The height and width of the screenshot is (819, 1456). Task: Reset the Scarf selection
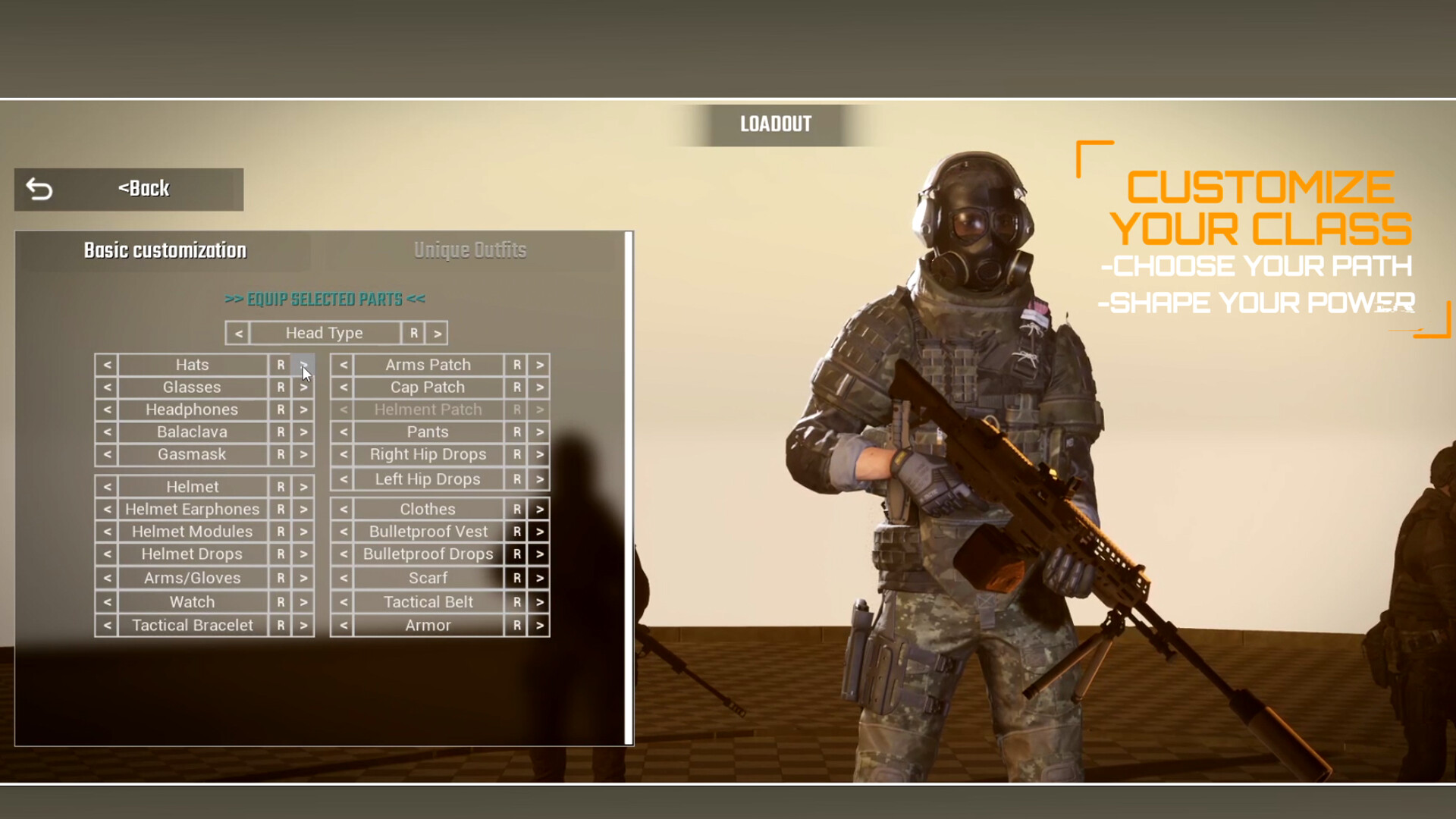(x=516, y=578)
